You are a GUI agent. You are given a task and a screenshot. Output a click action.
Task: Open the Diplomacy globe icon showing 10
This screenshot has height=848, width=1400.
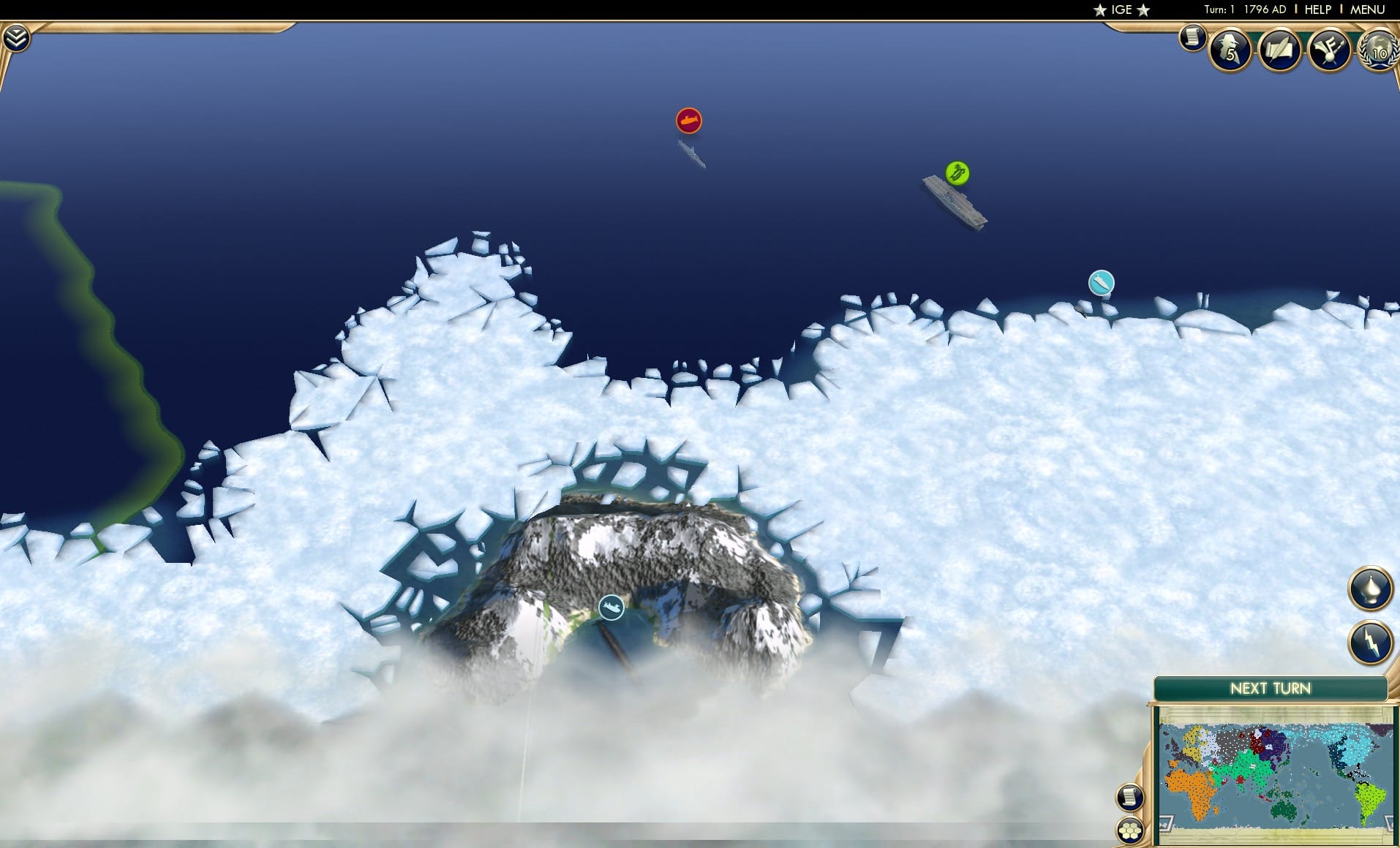(x=1378, y=50)
